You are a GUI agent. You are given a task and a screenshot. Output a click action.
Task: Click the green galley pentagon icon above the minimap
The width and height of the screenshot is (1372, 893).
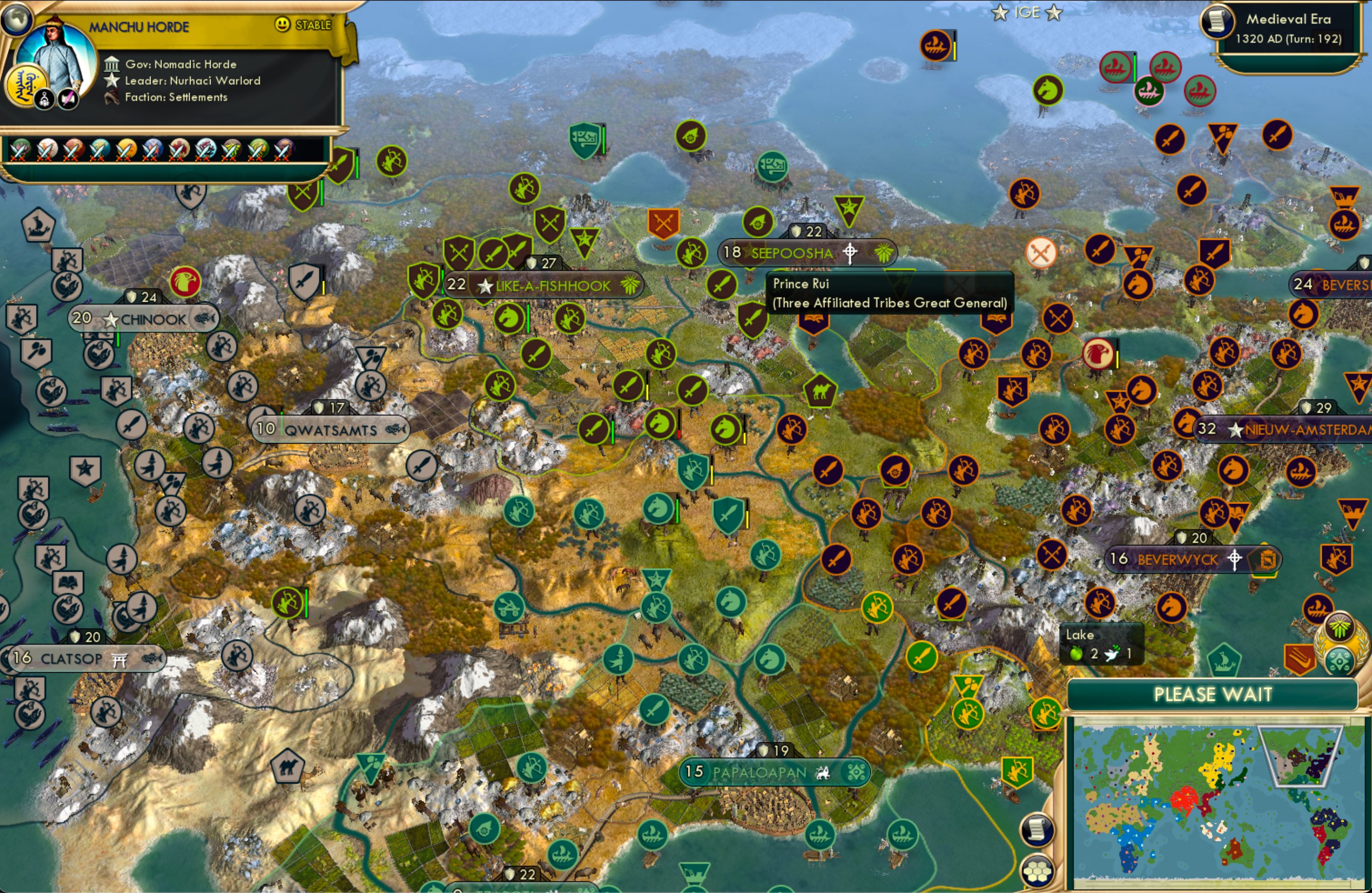[x=1224, y=660]
